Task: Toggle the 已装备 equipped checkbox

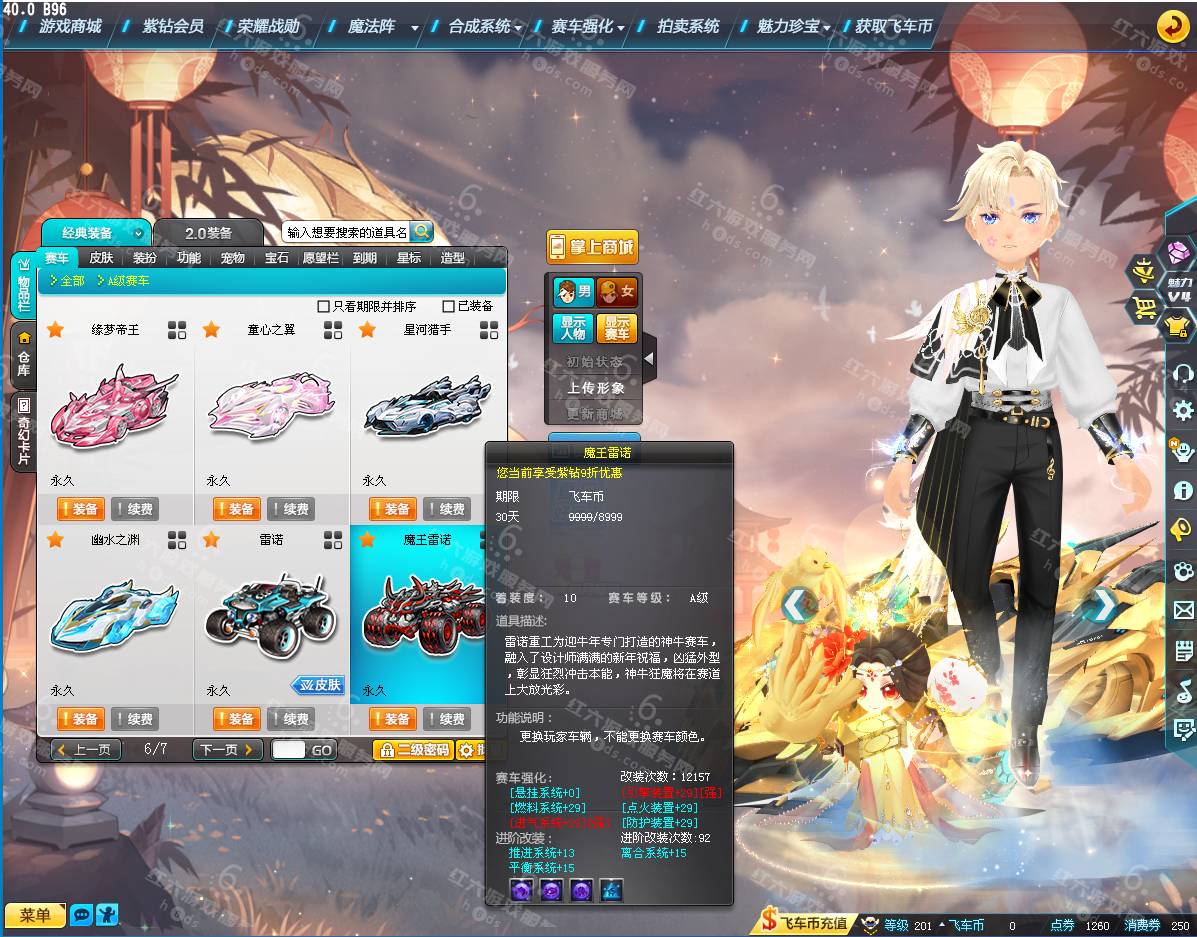Action: [450, 306]
